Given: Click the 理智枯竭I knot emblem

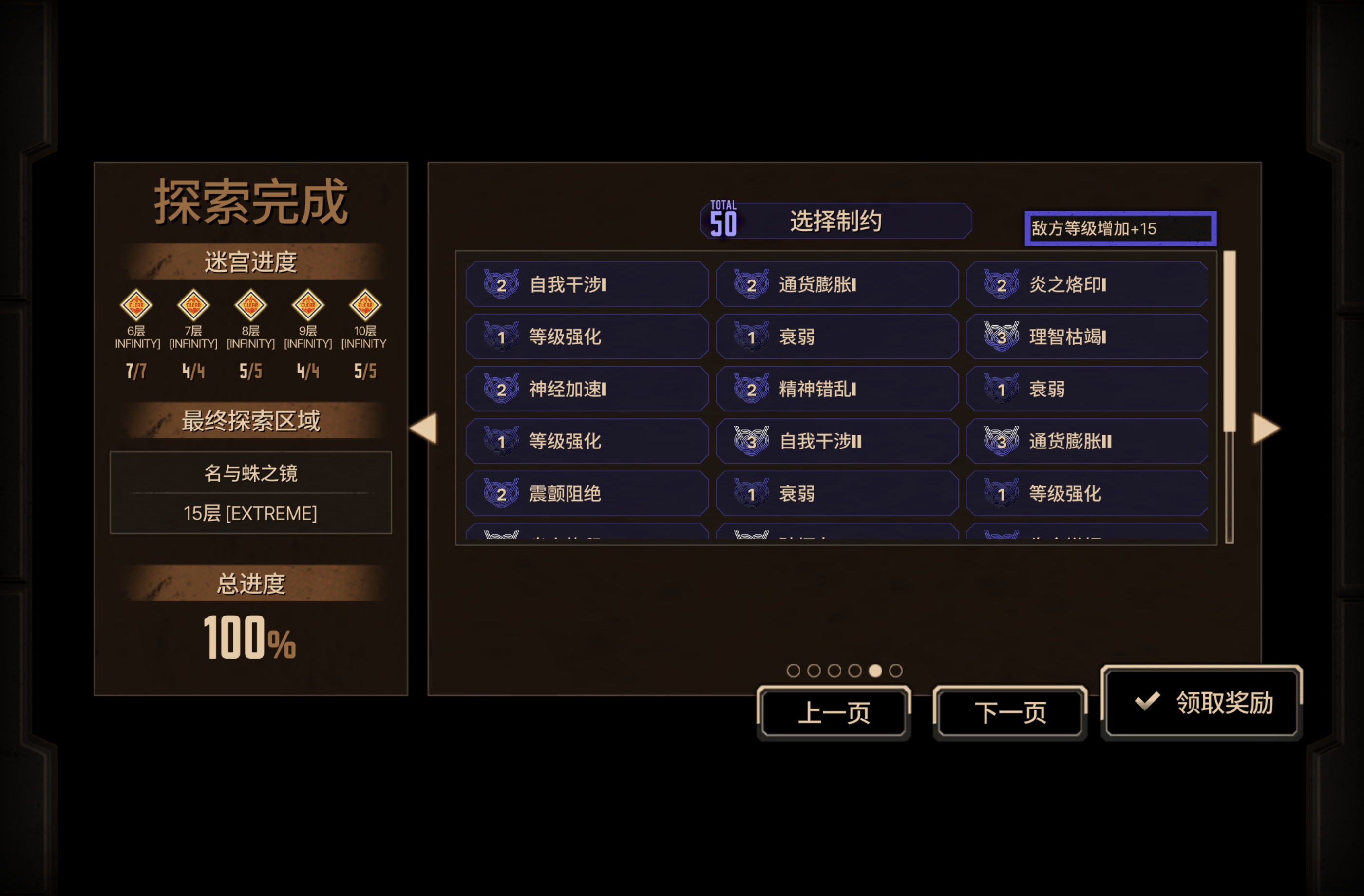Looking at the screenshot, I should click(1002, 337).
